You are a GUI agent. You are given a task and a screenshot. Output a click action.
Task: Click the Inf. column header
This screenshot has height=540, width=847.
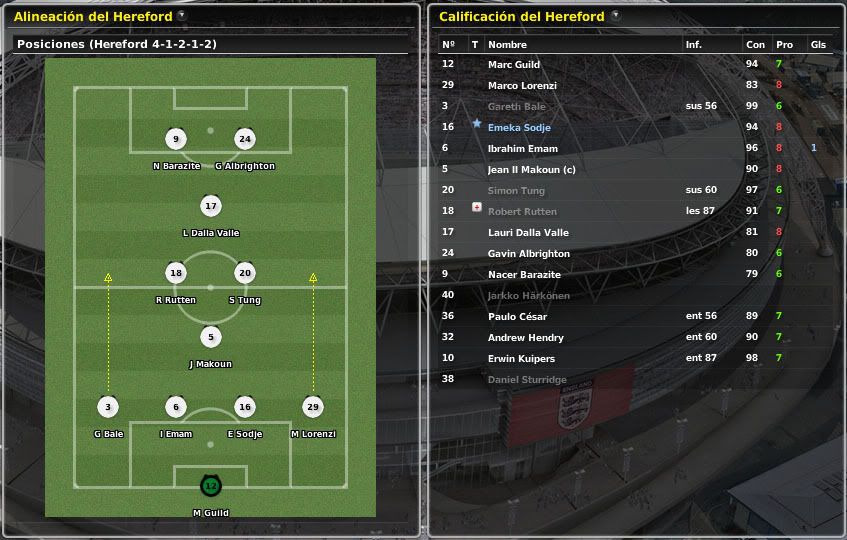[694, 45]
